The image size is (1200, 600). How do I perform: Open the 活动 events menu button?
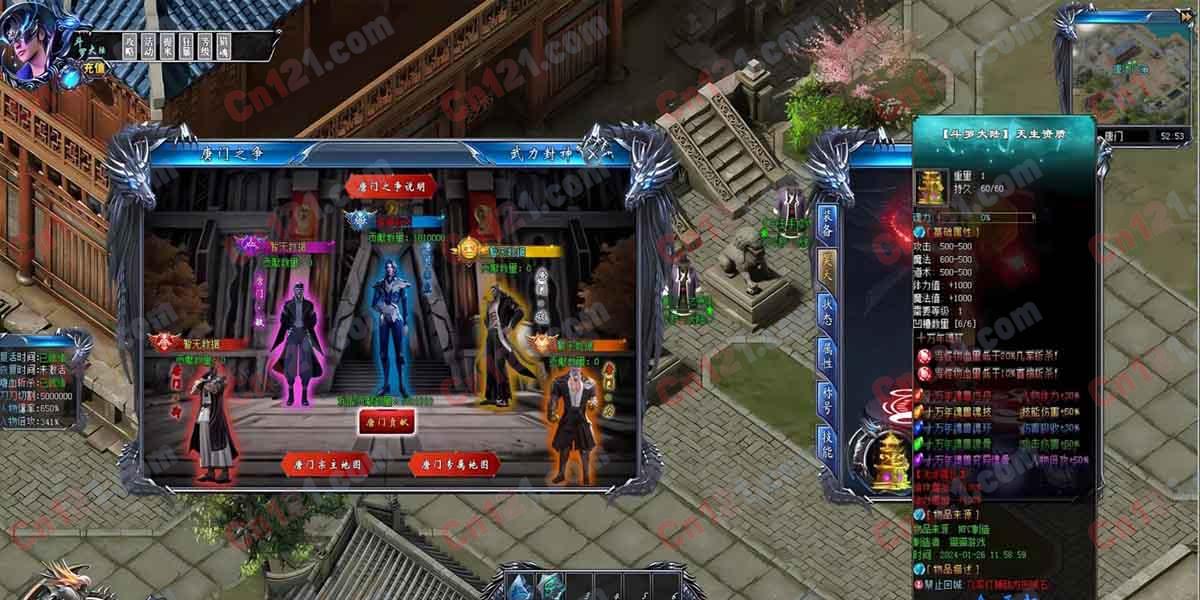[x=149, y=45]
